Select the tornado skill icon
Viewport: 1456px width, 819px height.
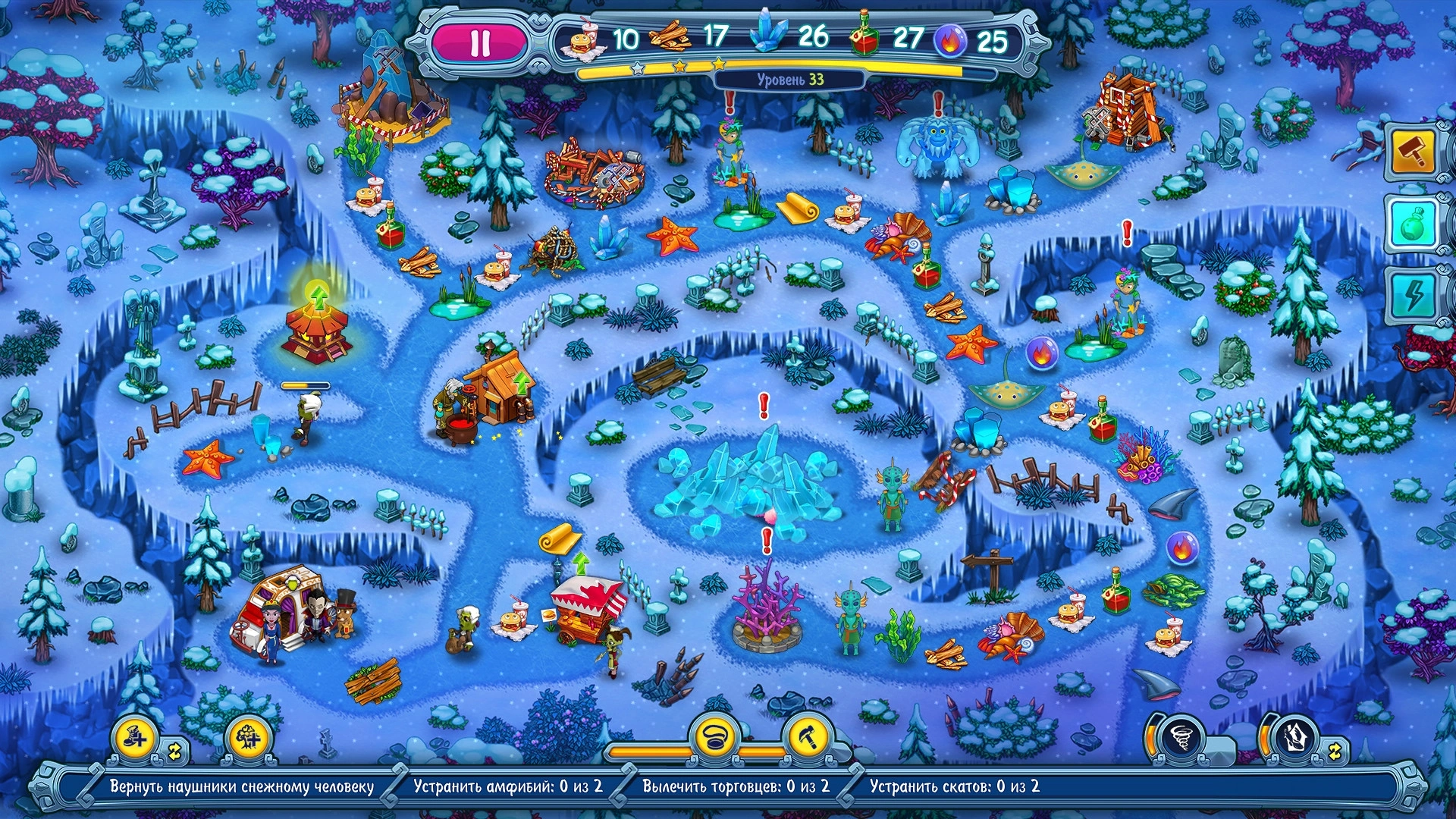1181,736
